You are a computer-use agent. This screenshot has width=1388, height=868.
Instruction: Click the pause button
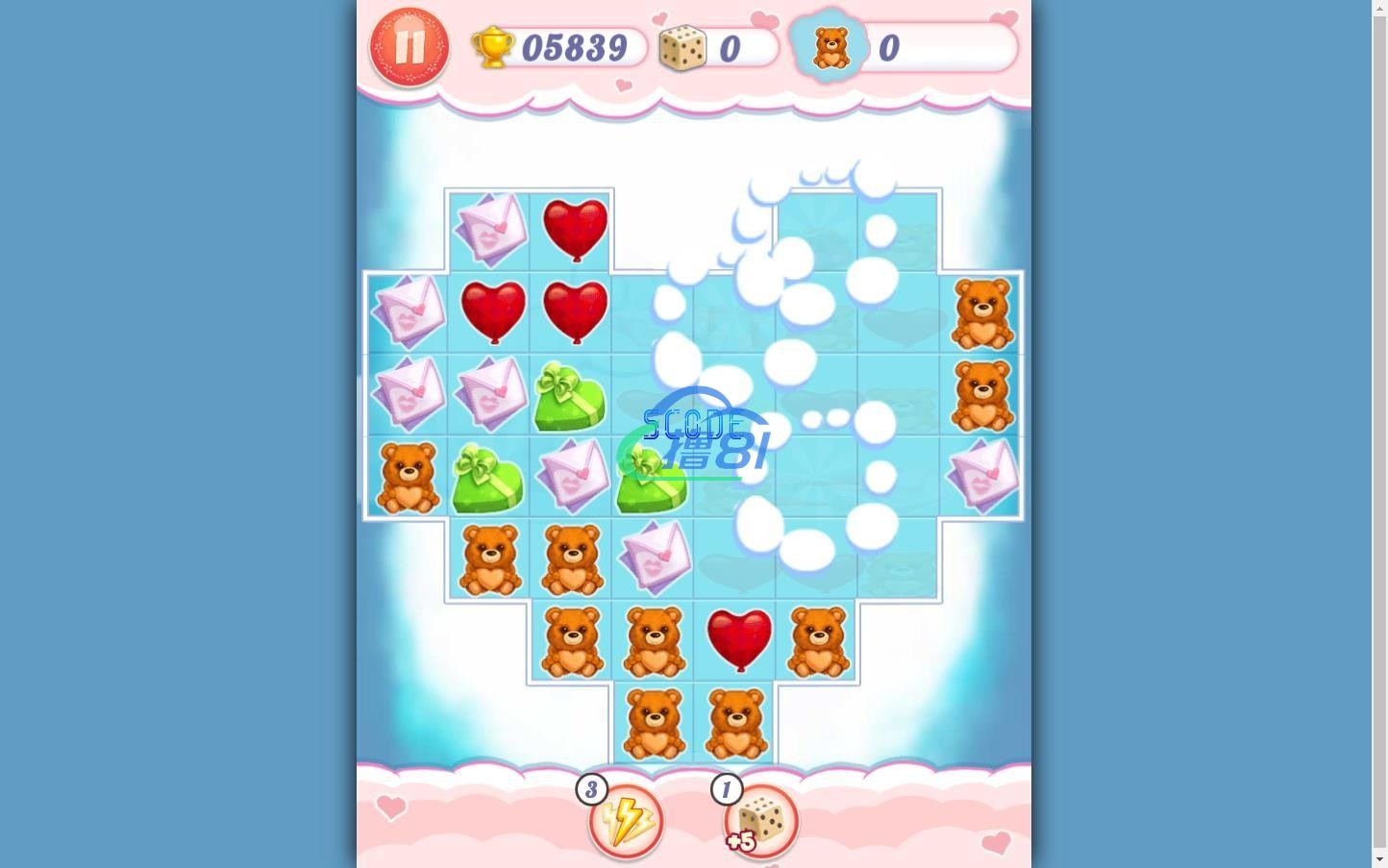click(409, 46)
